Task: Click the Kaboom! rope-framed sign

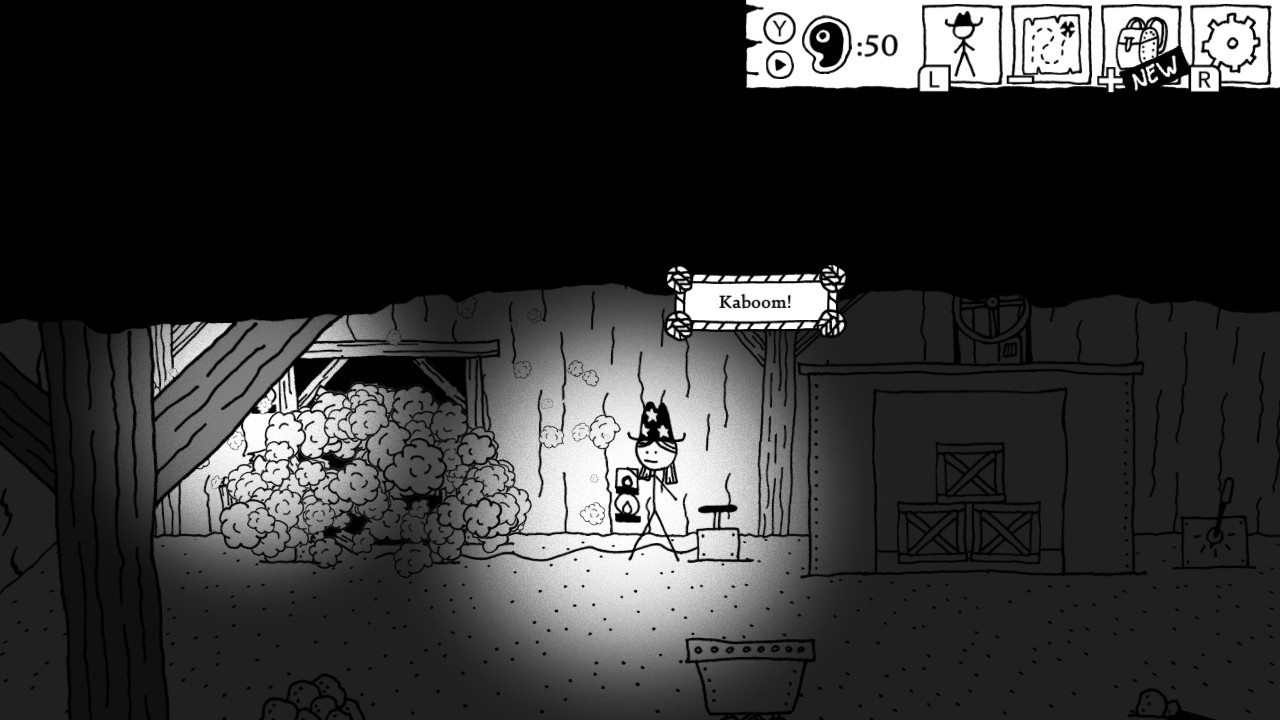Action: coord(753,300)
